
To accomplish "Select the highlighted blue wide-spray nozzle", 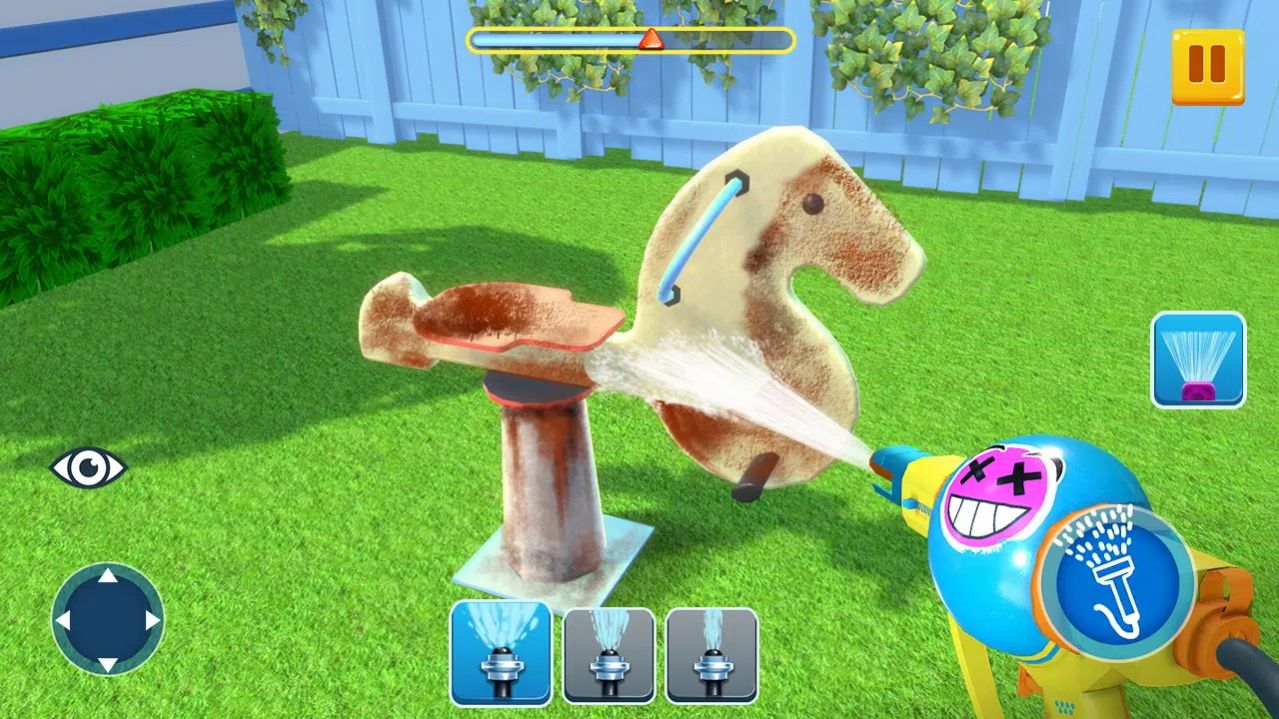I will (500, 653).
